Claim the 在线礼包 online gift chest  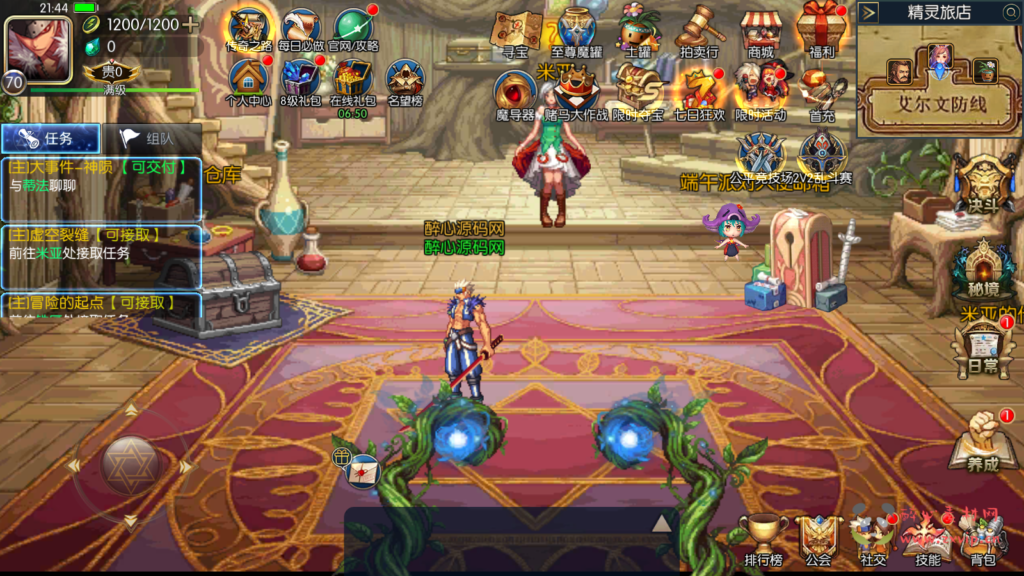pyautogui.click(x=353, y=80)
